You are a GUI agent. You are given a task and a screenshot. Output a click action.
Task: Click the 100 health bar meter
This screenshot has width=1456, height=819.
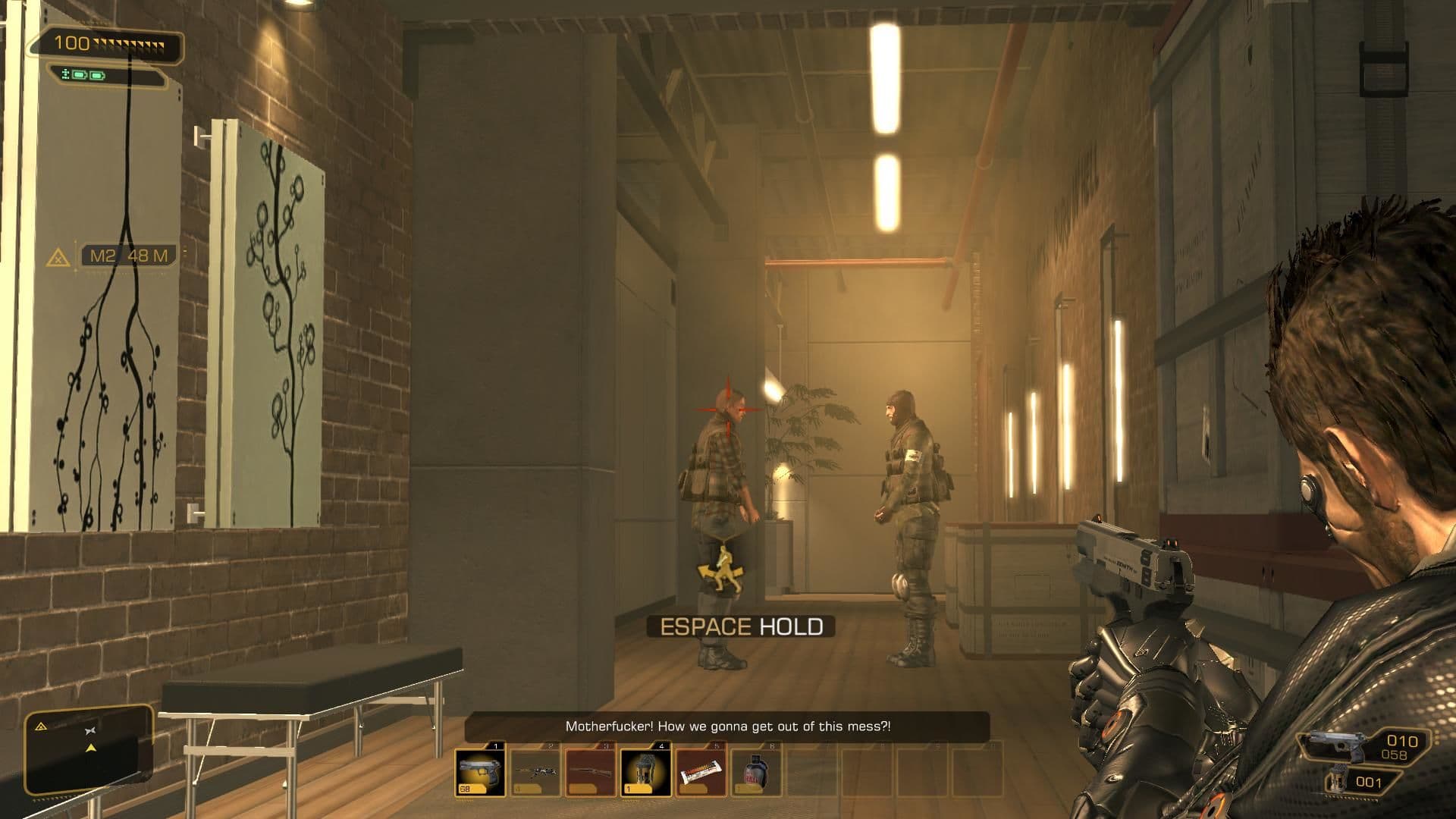tap(110, 43)
